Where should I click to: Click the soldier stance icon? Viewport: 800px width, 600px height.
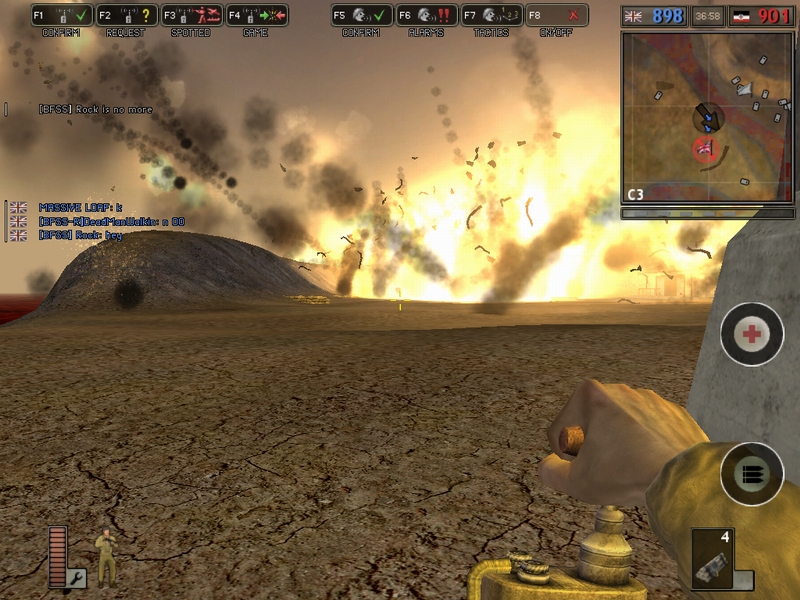(106, 556)
